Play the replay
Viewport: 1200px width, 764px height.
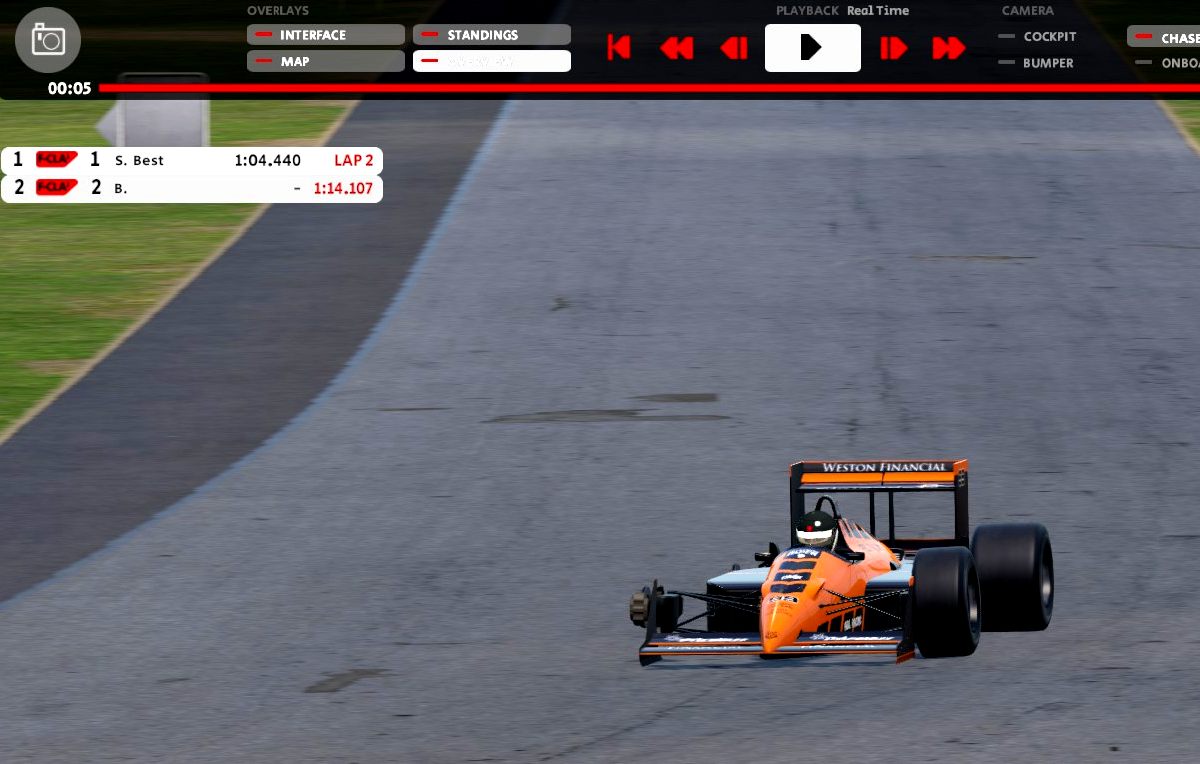(812, 48)
